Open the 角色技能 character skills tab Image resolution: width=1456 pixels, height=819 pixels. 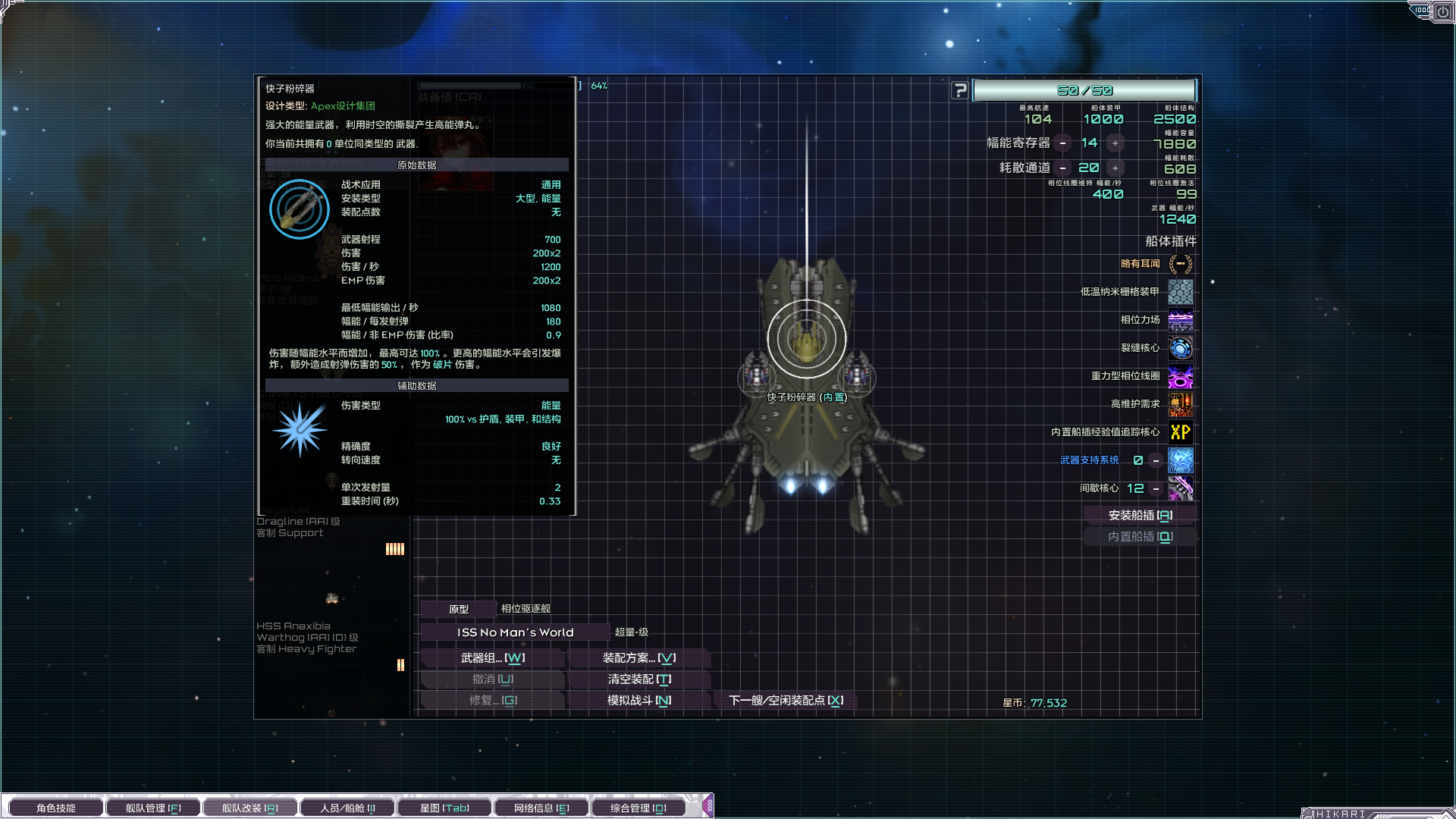point(55,808)
